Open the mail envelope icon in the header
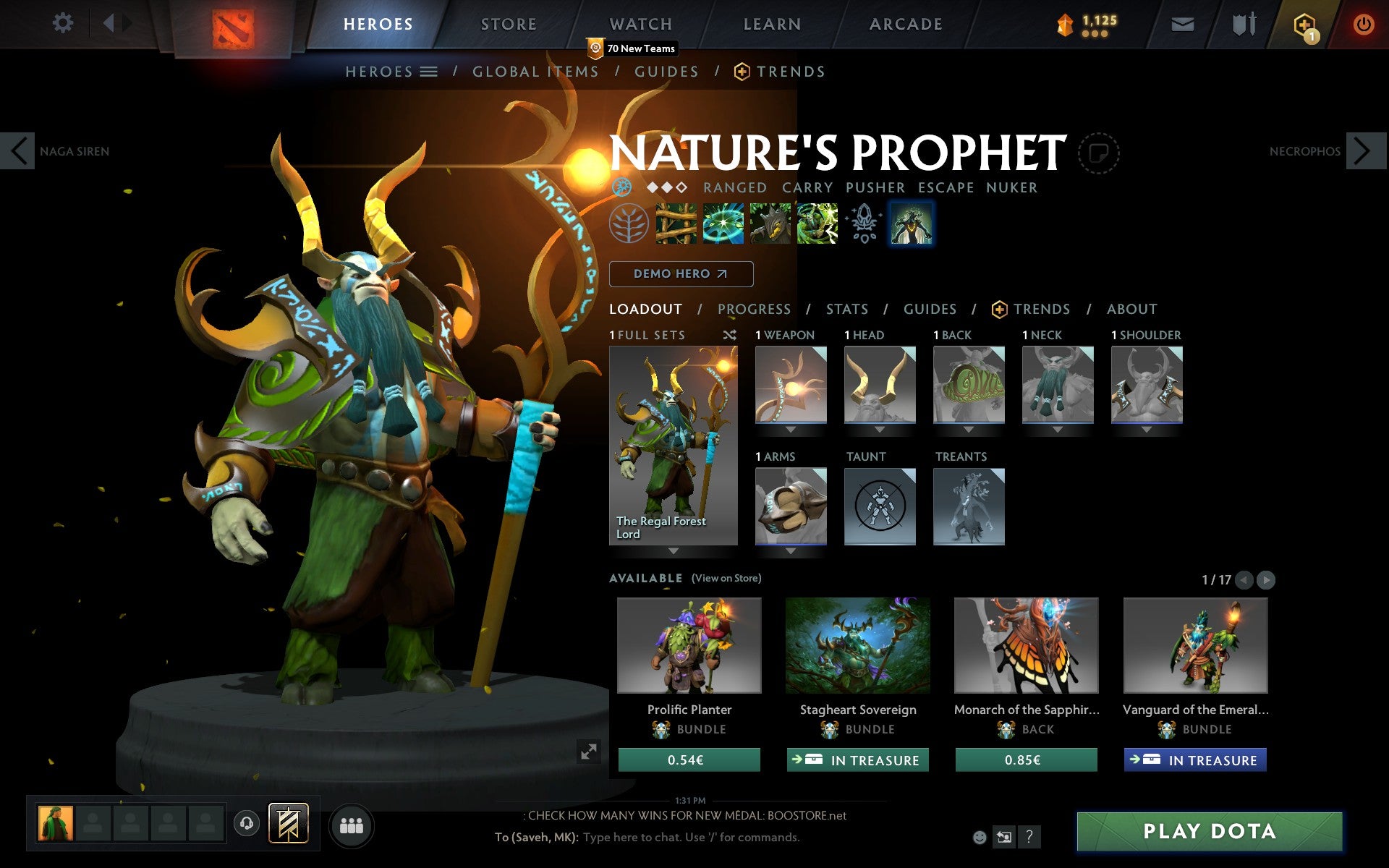 click(1182, 24)
